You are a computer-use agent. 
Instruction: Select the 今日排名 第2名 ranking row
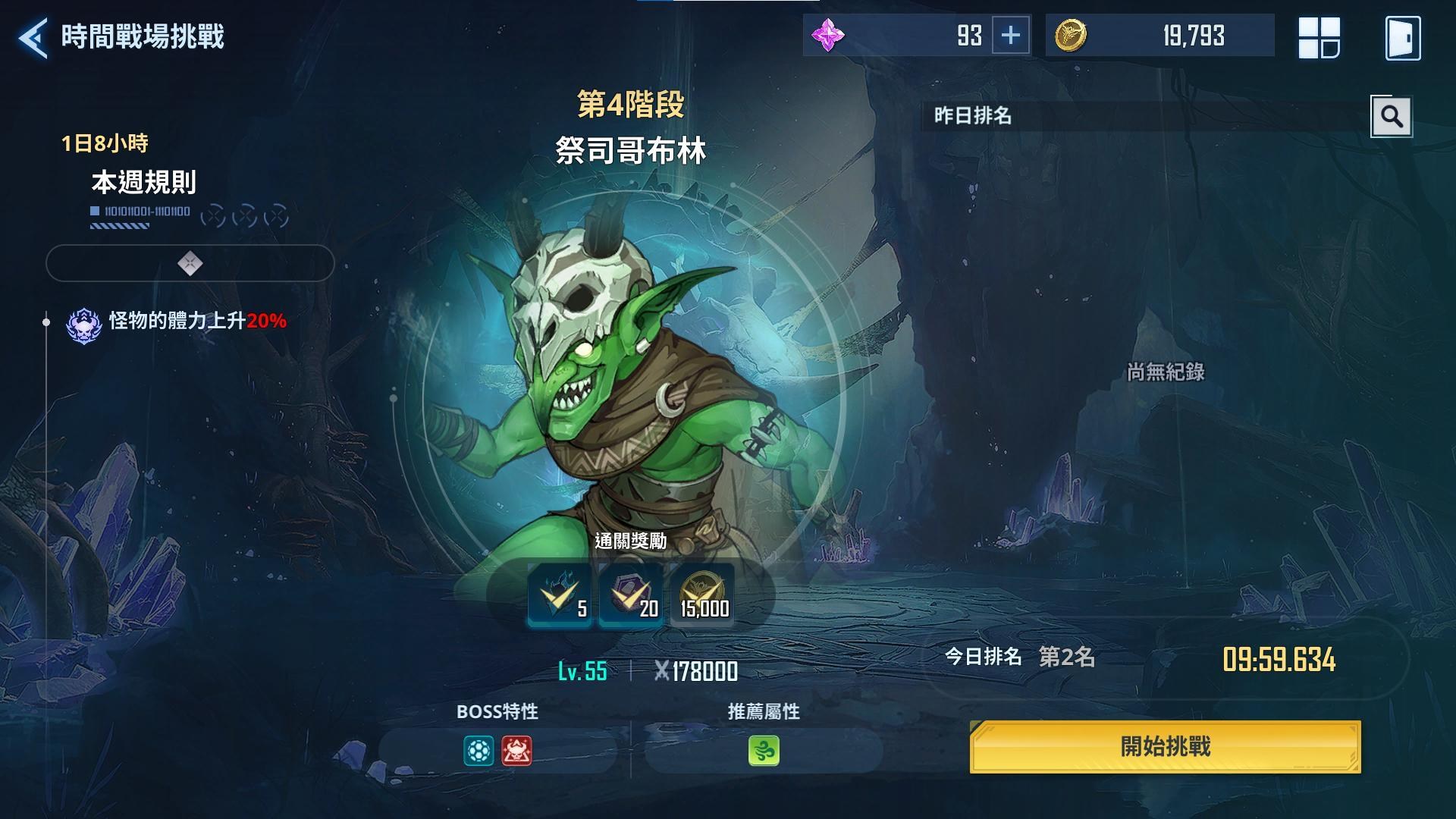[1020, 659]
